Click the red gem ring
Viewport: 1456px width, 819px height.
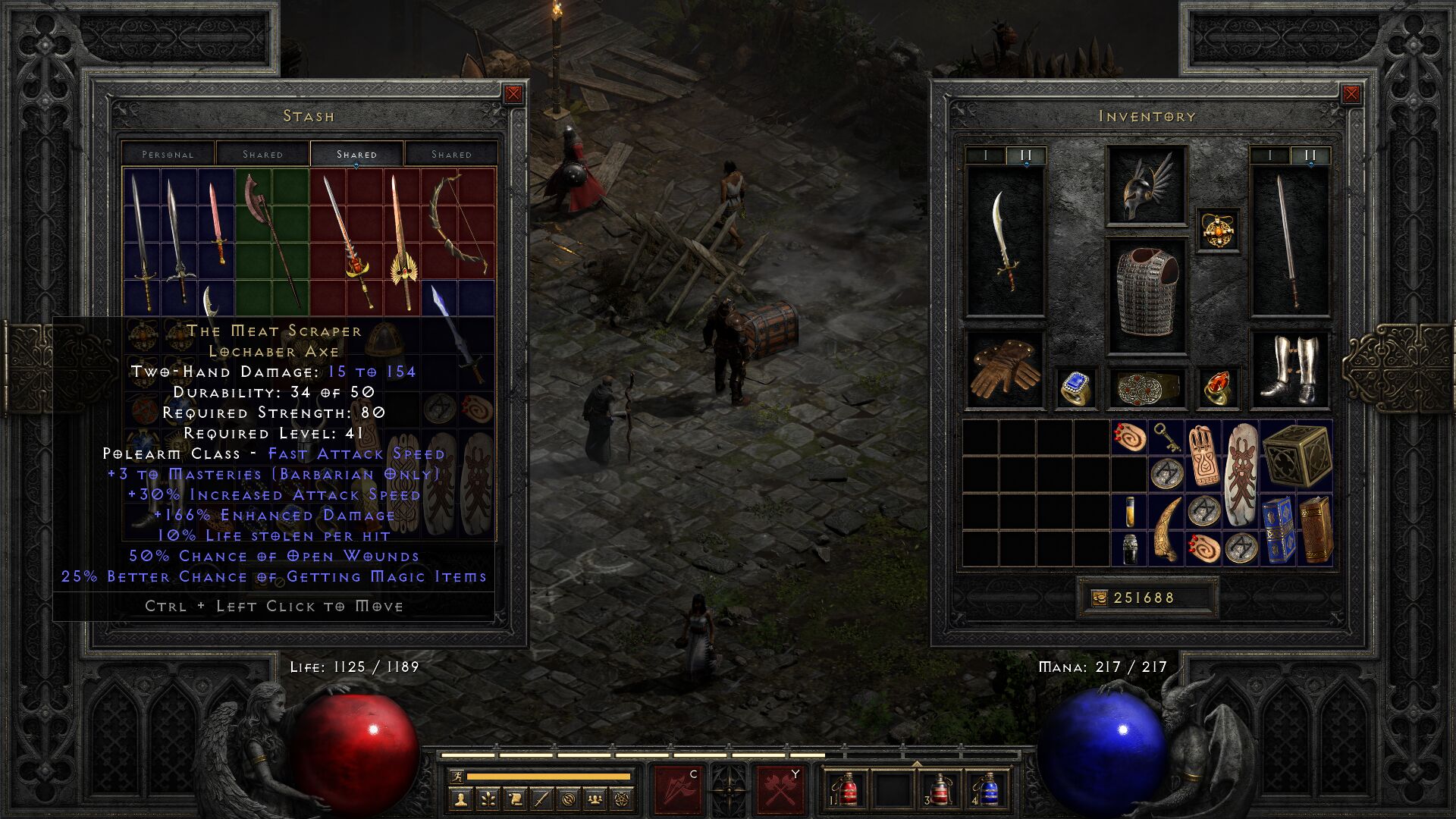pyautogui.click(x=1217, y=388)
